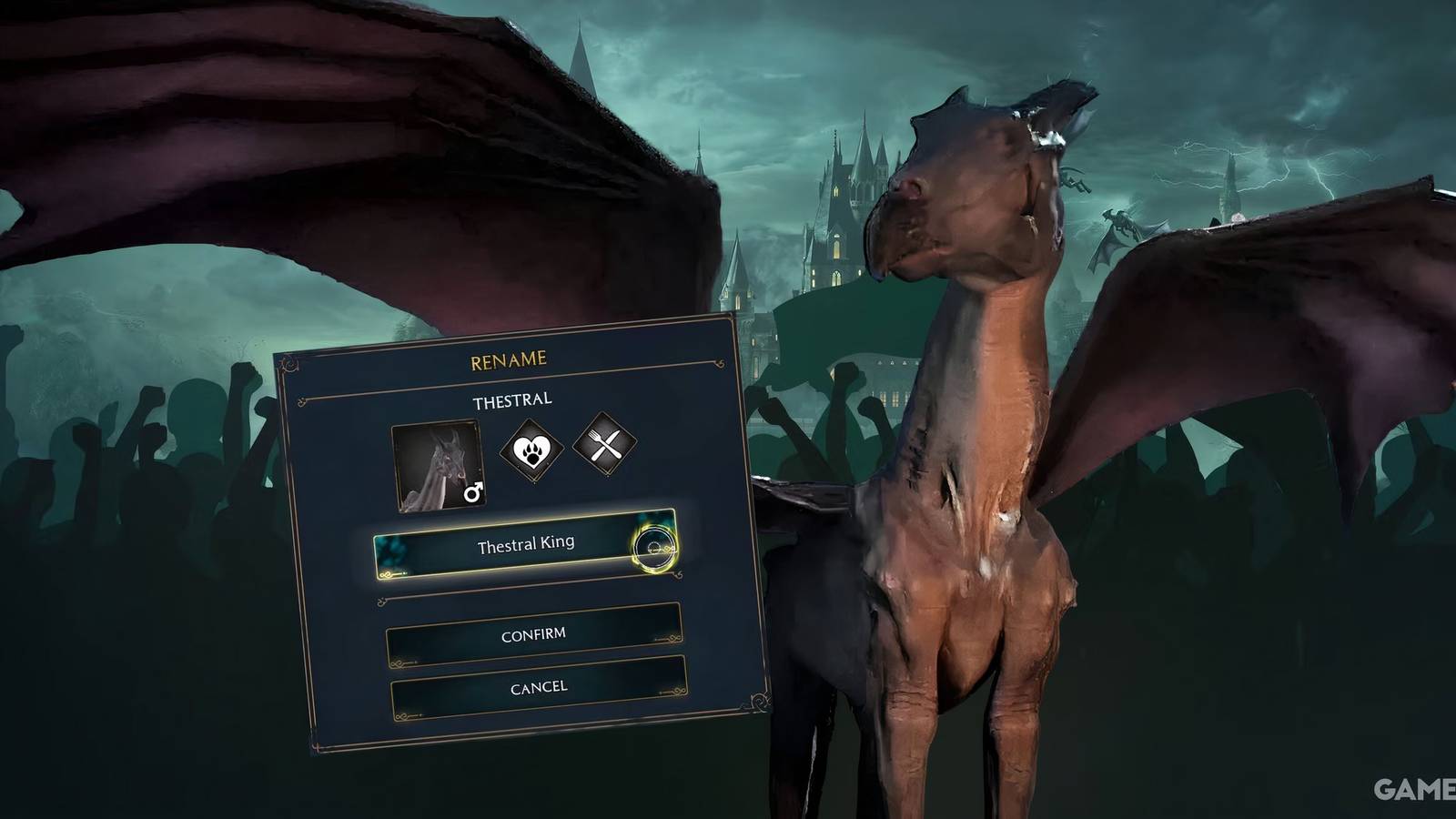The image size is (1456, 819).
Task: Select the text Thestral King to edit it
Action: click(528, 546)
